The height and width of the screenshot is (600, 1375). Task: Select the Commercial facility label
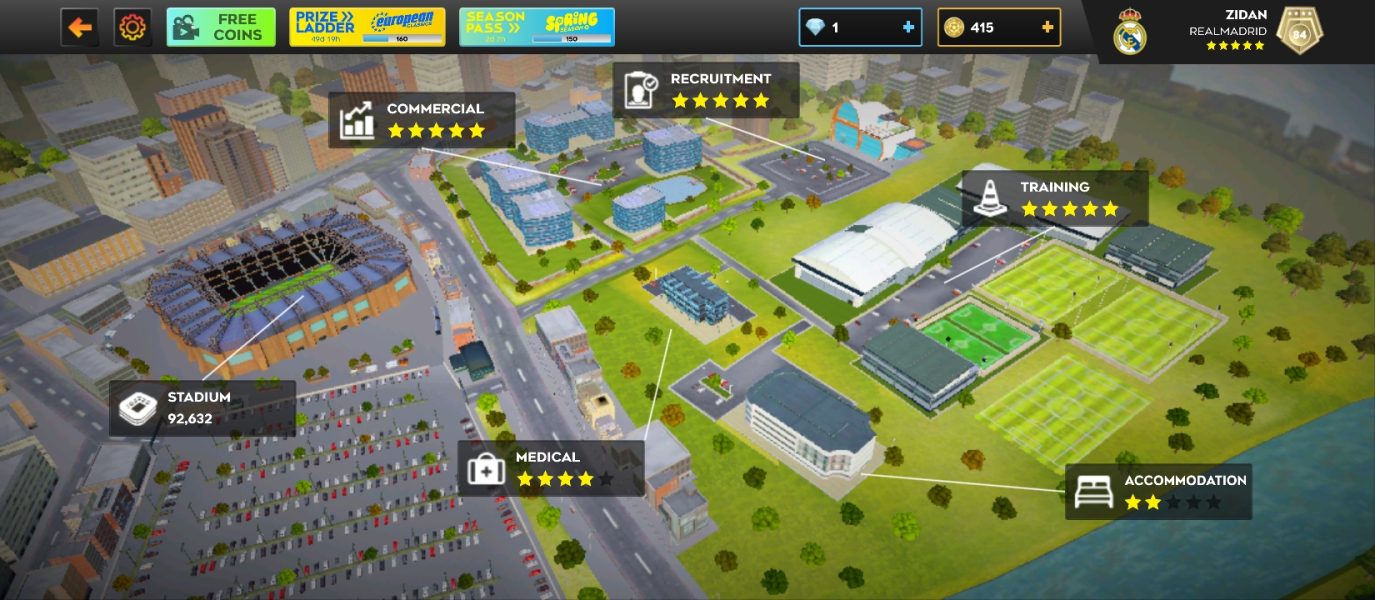[421, 120]
